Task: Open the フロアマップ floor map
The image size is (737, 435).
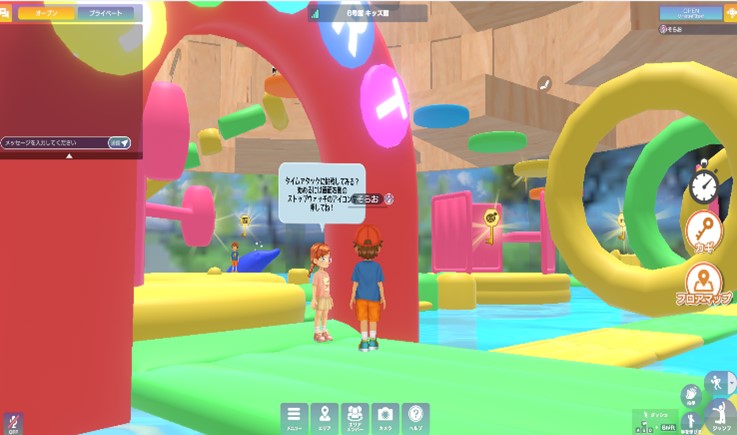Action: click(704, 283)
